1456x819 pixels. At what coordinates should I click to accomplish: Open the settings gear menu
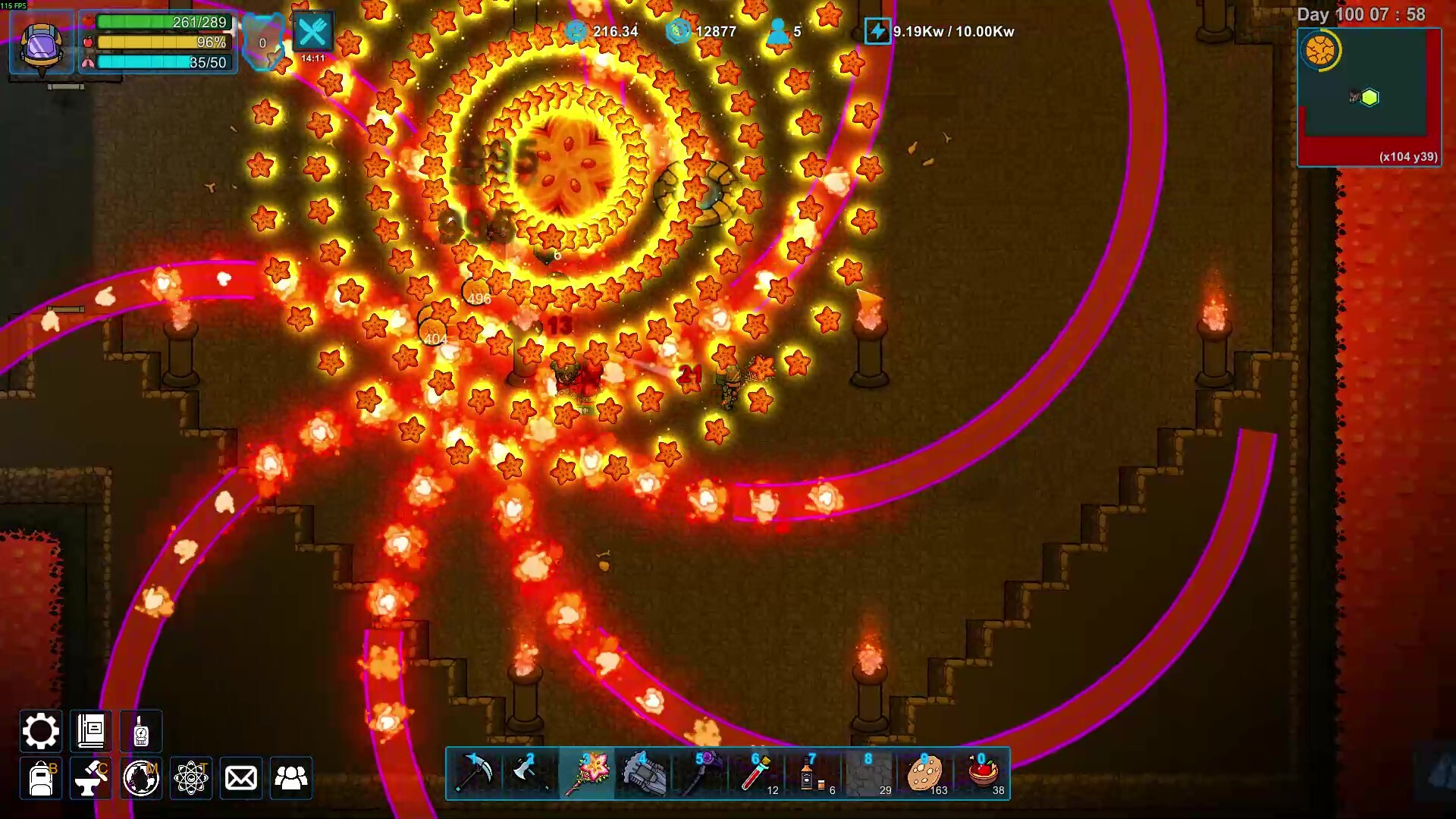coord(40,731)
